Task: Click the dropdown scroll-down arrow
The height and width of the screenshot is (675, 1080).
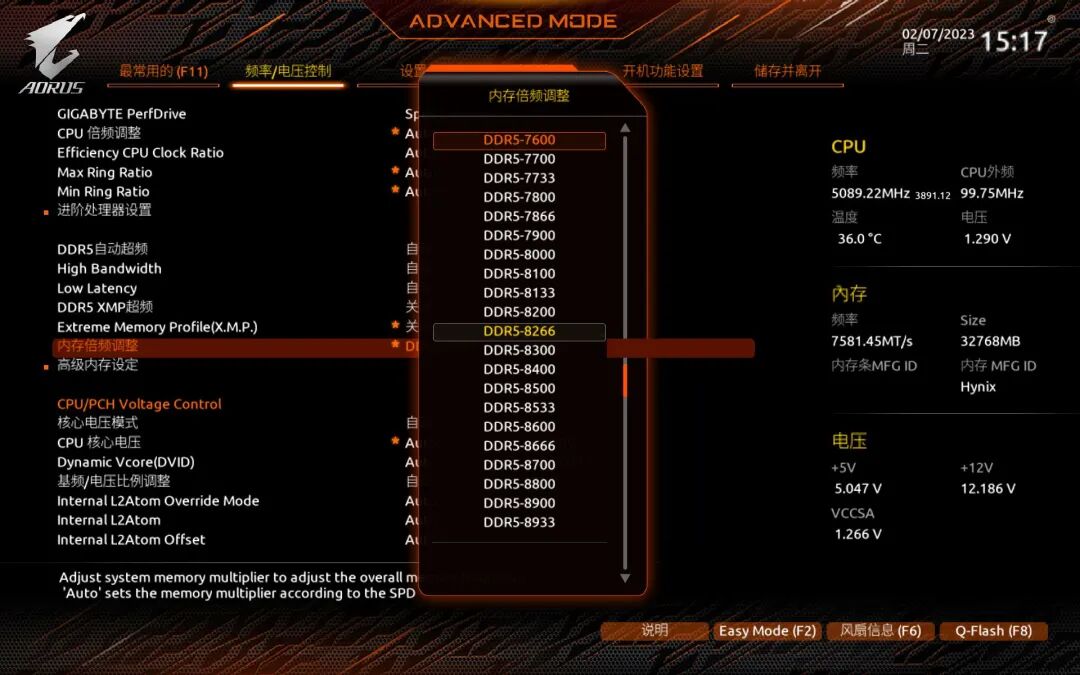Action: pos(625,577)
